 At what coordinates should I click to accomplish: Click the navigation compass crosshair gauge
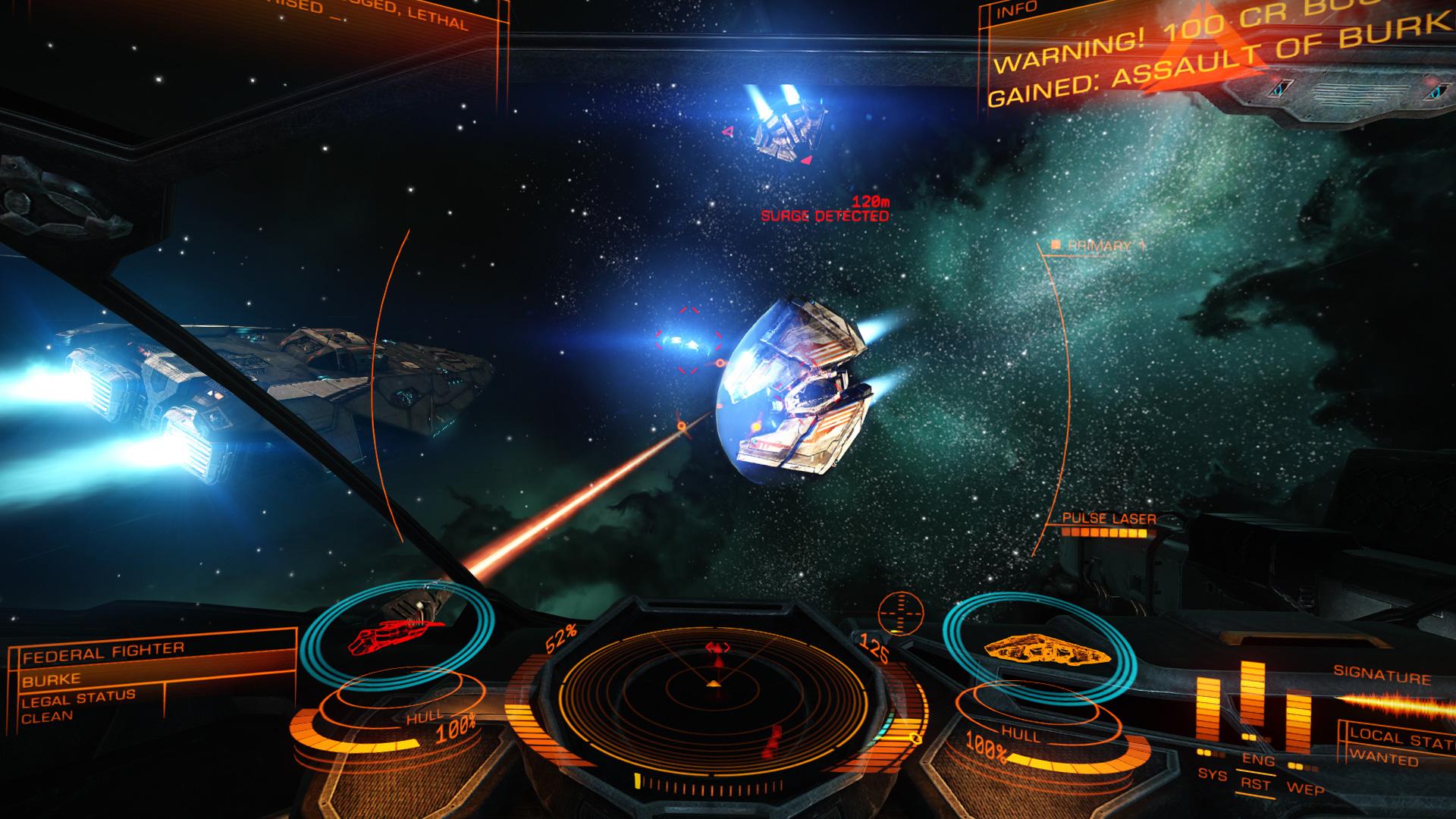pos(900,612)
